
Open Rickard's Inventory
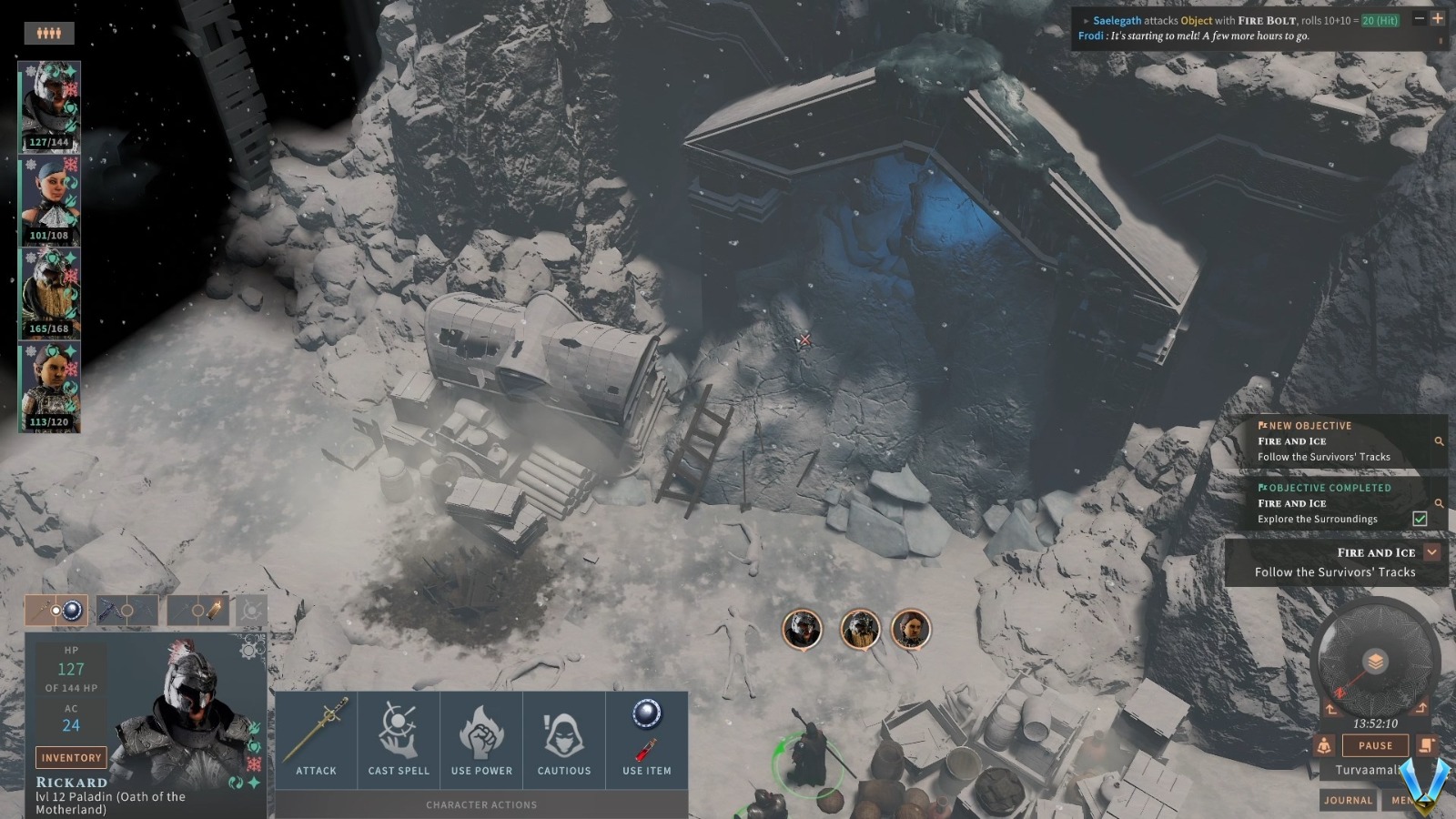[x=71, y=757]
